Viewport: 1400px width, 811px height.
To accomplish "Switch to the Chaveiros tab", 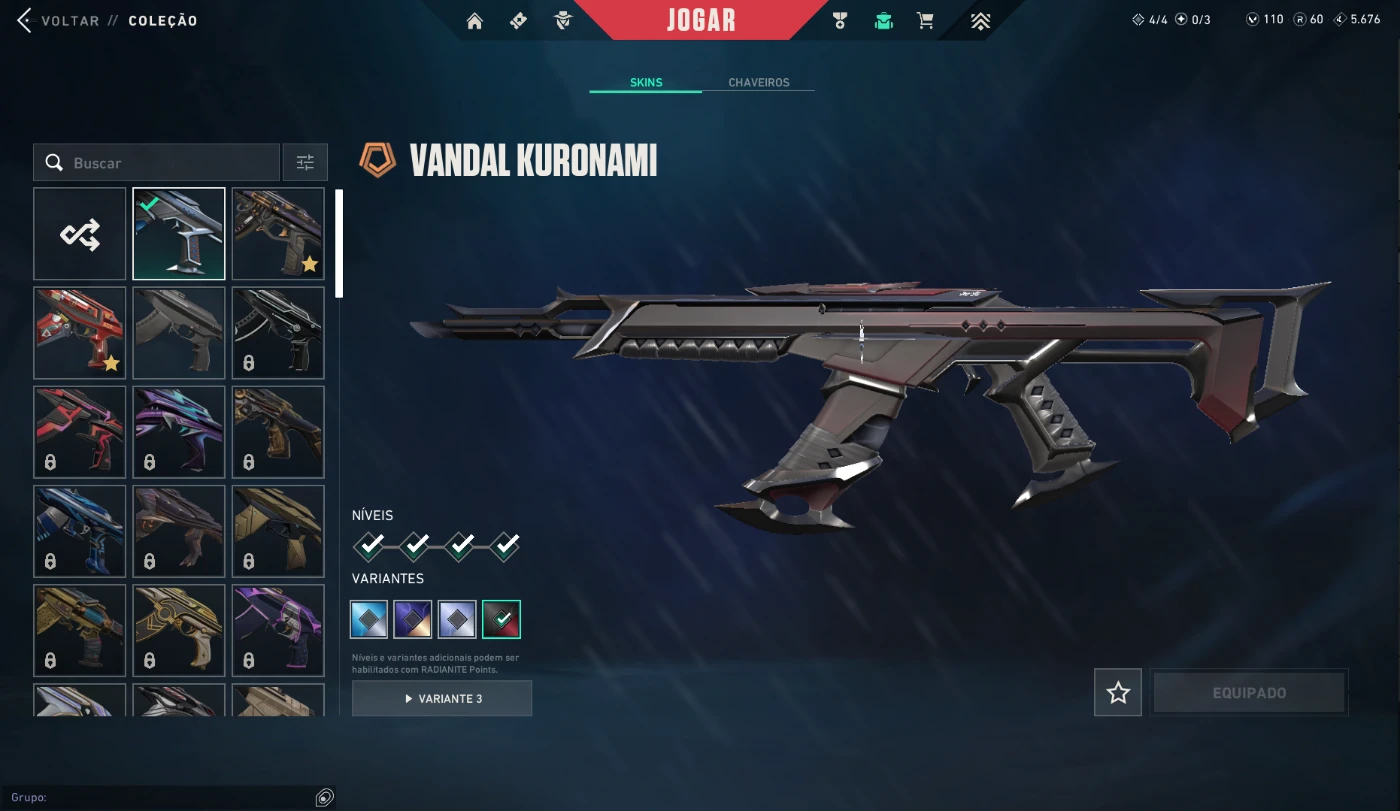I will (759, 83).
